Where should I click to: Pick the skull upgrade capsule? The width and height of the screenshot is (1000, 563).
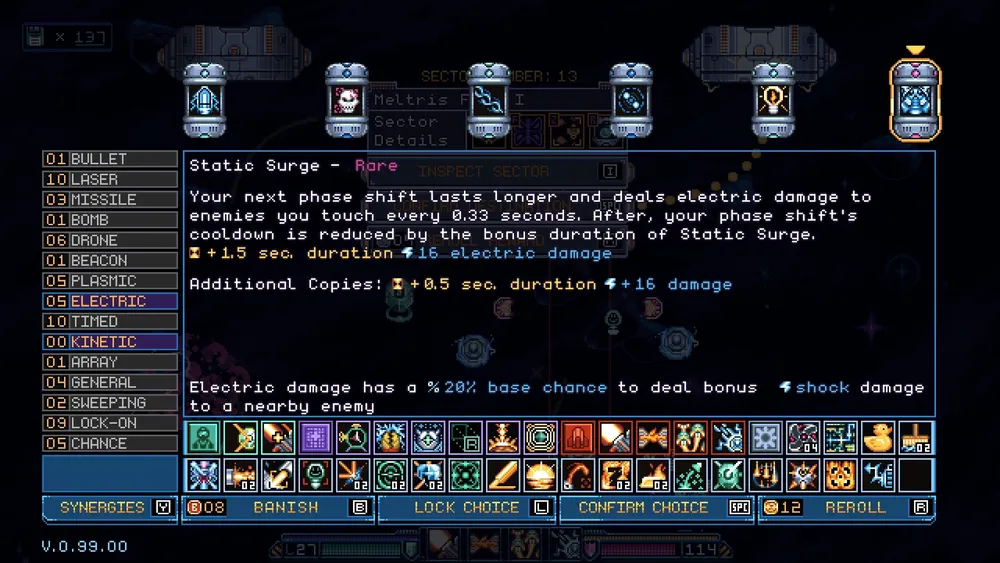coord(347,101)
